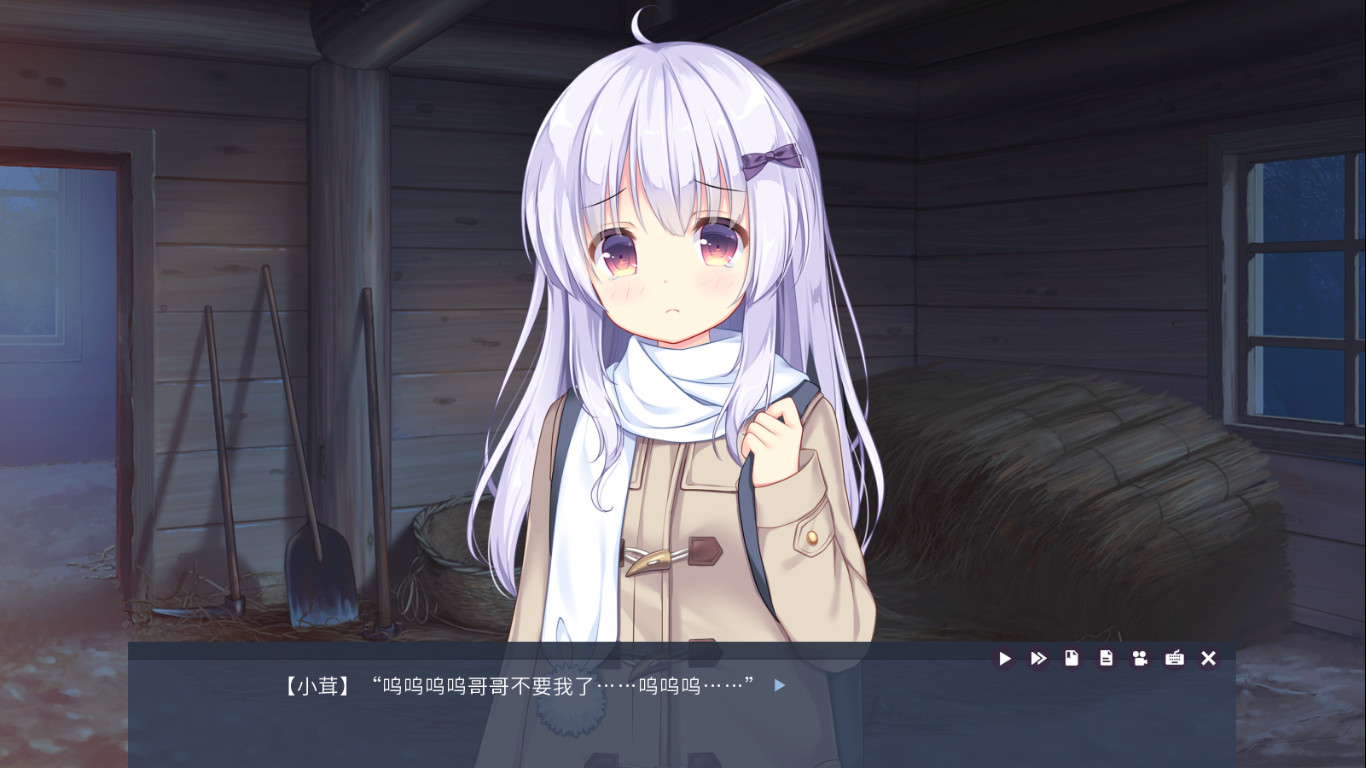
Task: Reveal hidden text with advance triangle
Action: click(x=778, y=686)
